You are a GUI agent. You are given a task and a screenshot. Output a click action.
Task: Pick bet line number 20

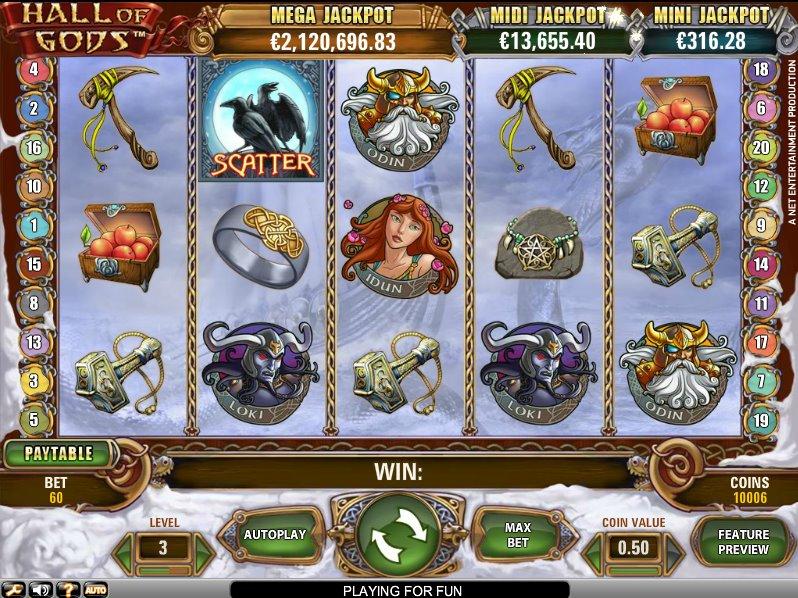(762, 147)
